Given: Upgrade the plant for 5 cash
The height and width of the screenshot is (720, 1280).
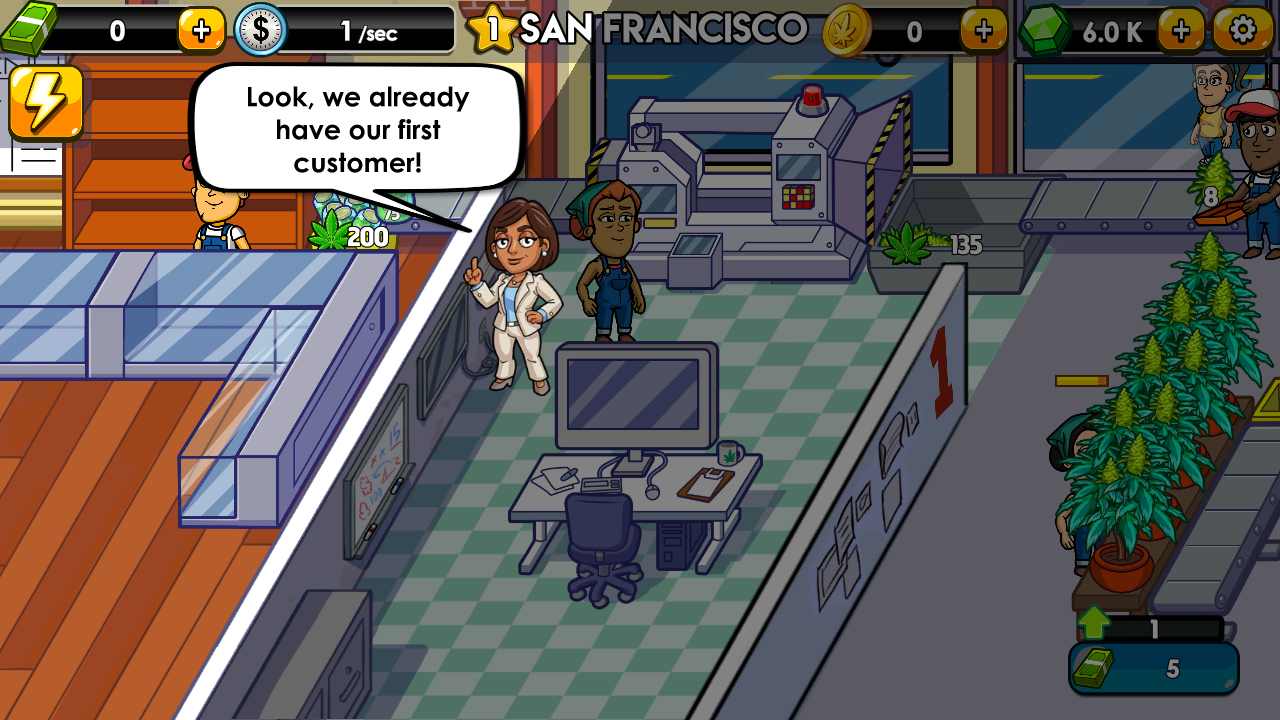Looking at the screenshot, I should (1154, 668).
